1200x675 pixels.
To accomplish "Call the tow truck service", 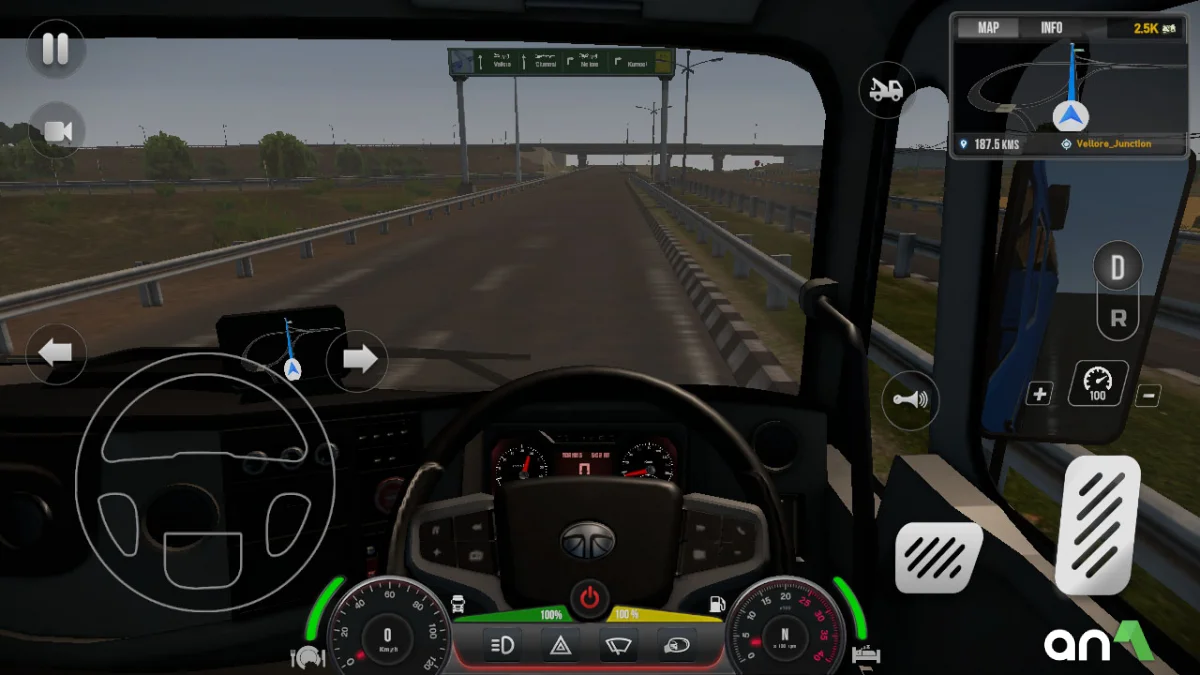I will (x=886, y=90).
